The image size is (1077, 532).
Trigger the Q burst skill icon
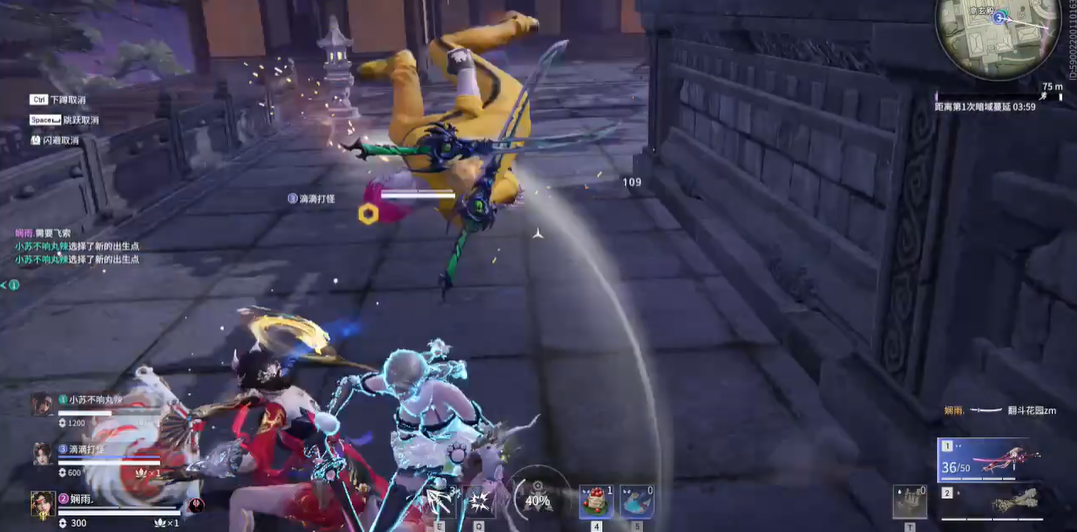[x=479, y=498]
